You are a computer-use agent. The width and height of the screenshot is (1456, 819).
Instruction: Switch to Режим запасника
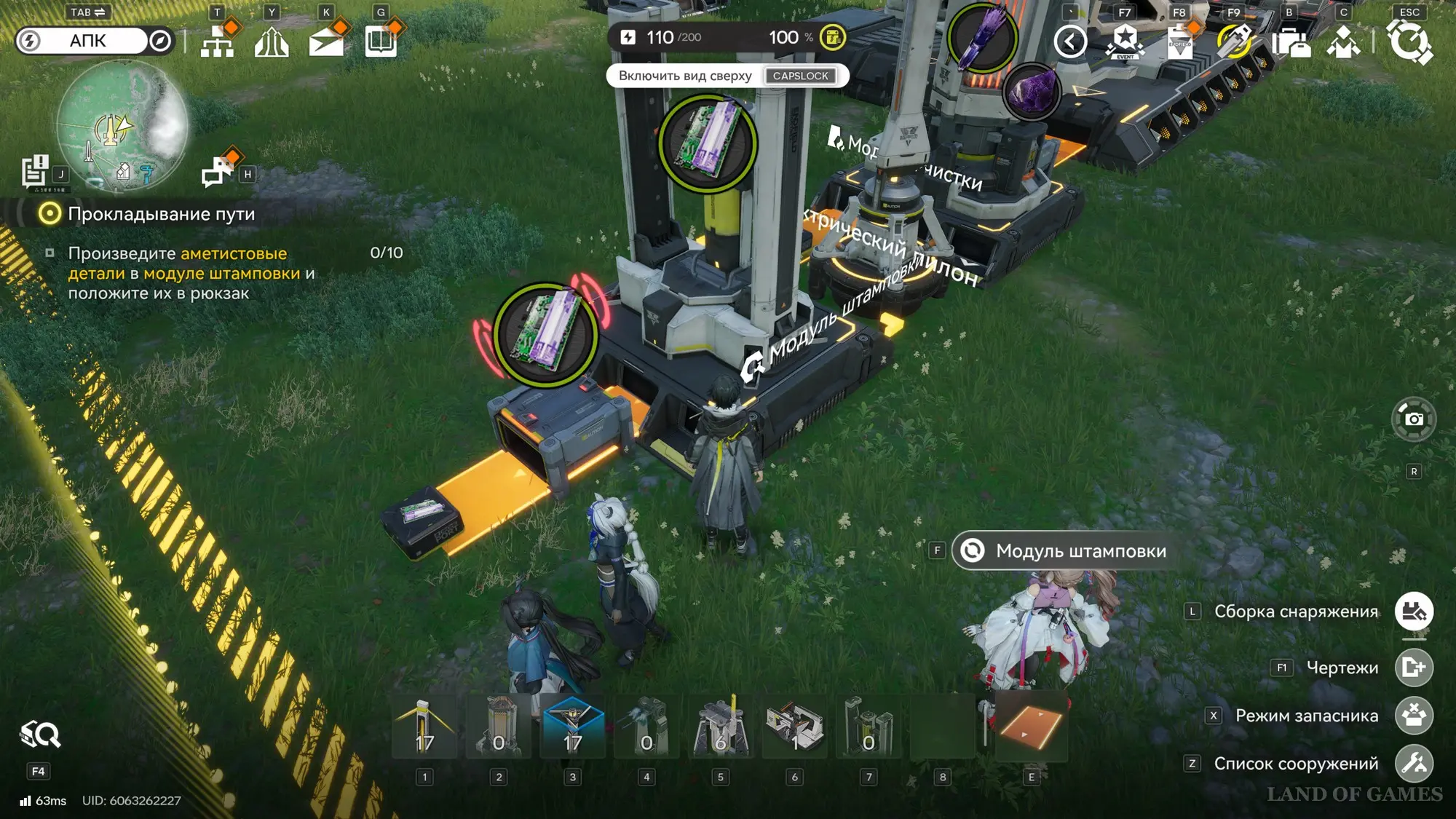tap(1413, 716)
